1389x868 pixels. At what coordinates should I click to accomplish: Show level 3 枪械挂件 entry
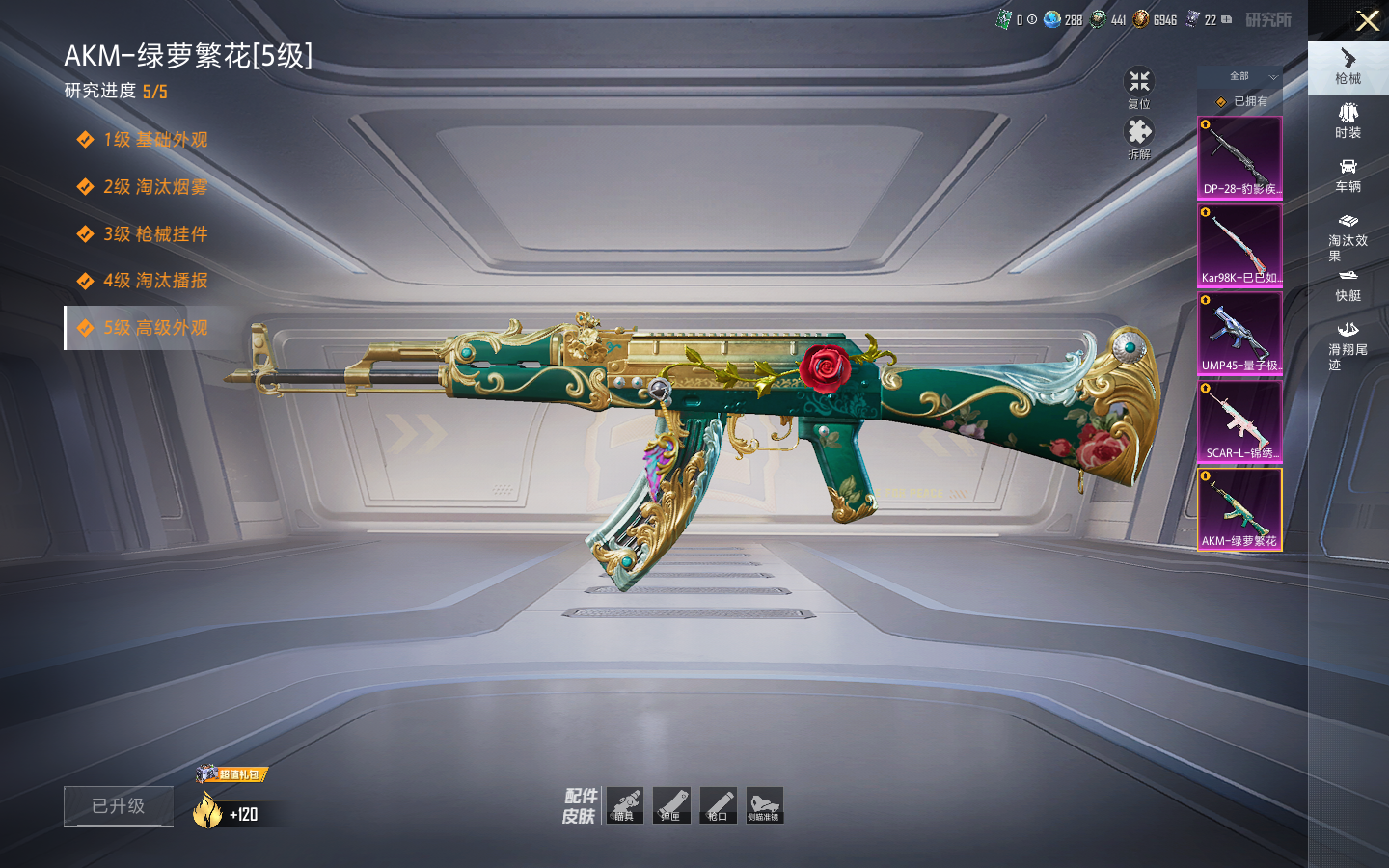[x=154, y=234]
